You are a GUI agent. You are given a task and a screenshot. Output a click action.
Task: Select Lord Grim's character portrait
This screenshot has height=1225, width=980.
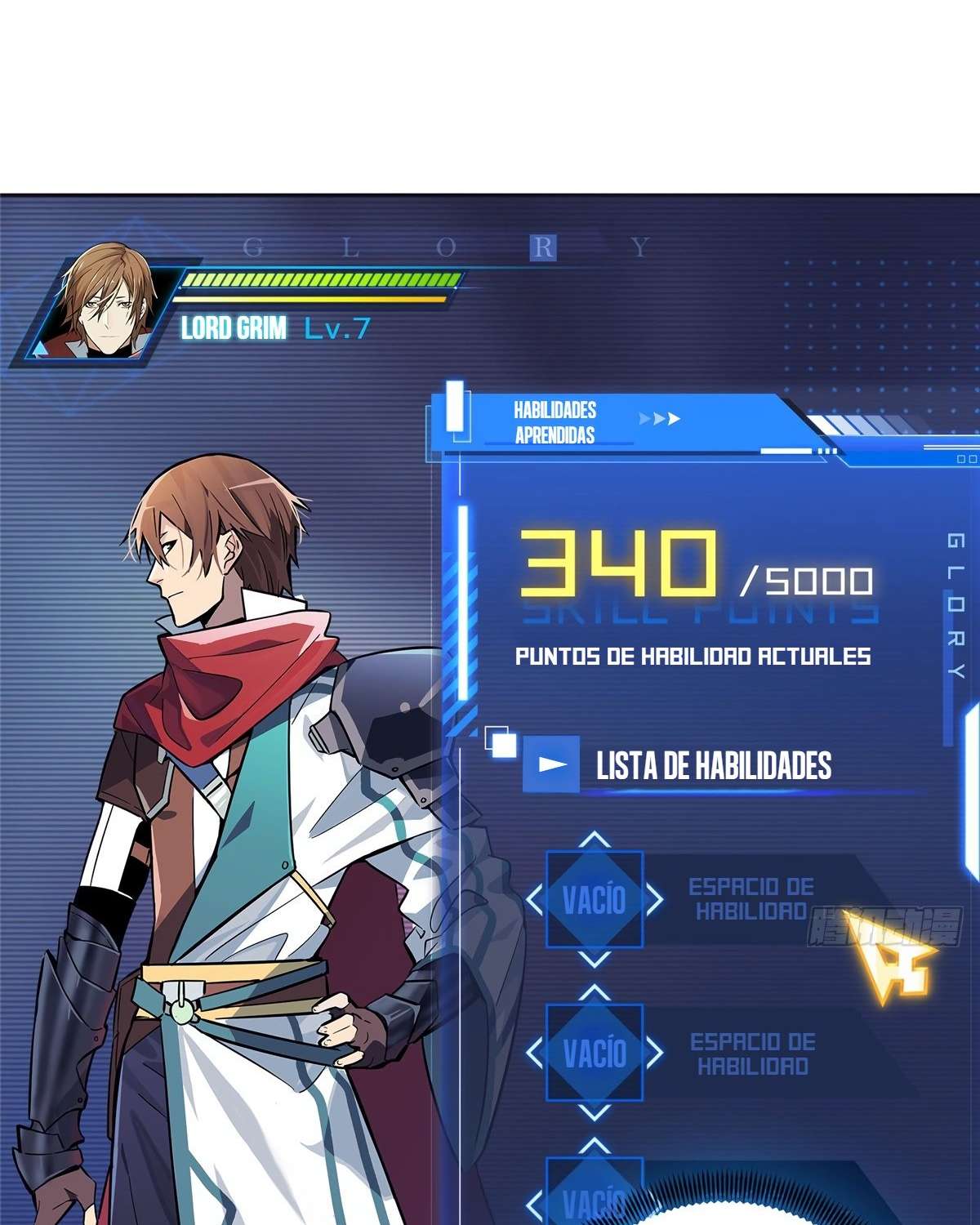point(105,304)
